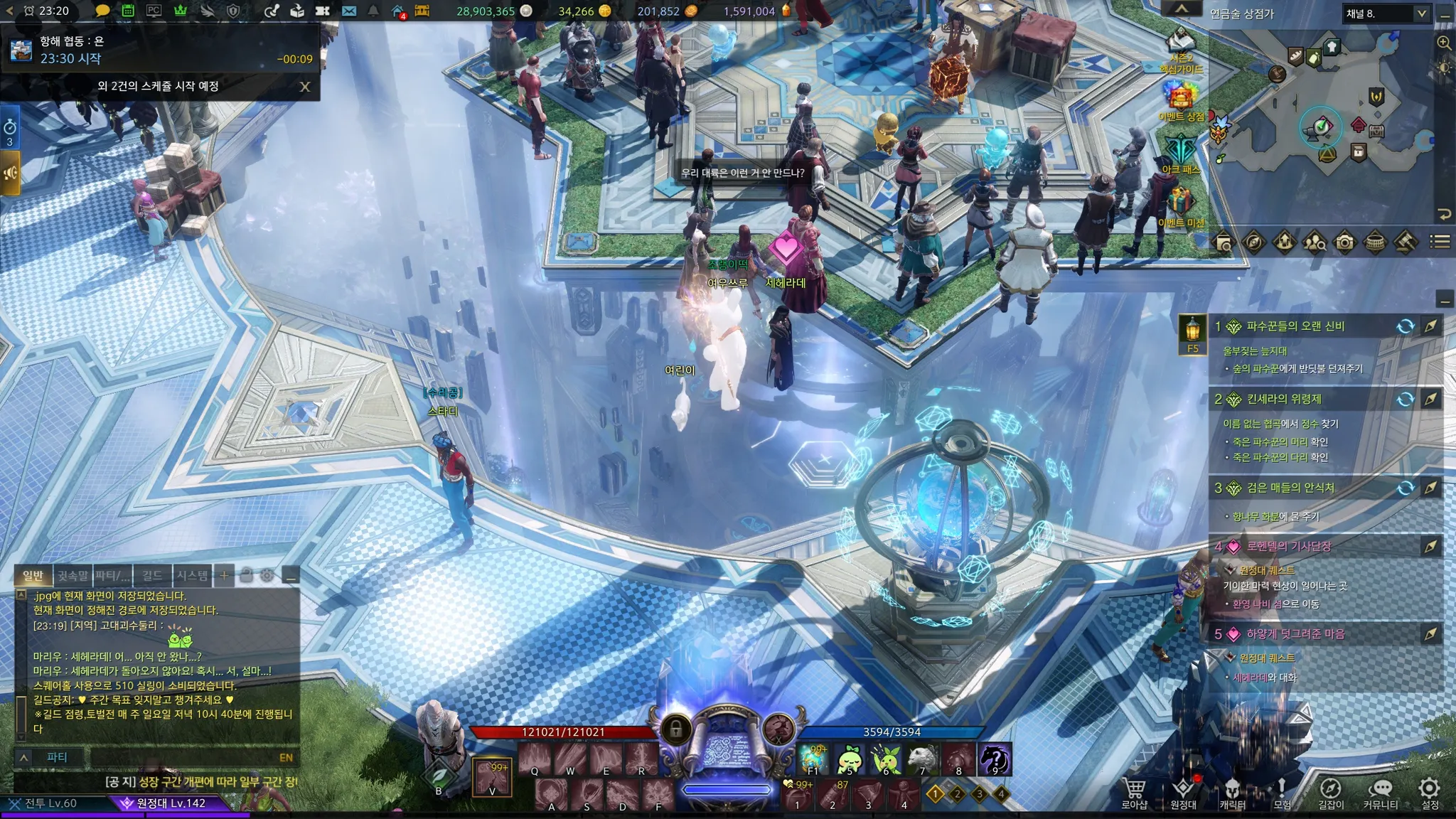Viewport: 1456px width, 819px height.
Task: Open the 원정대 roster menu
Action: point(1183,791)
